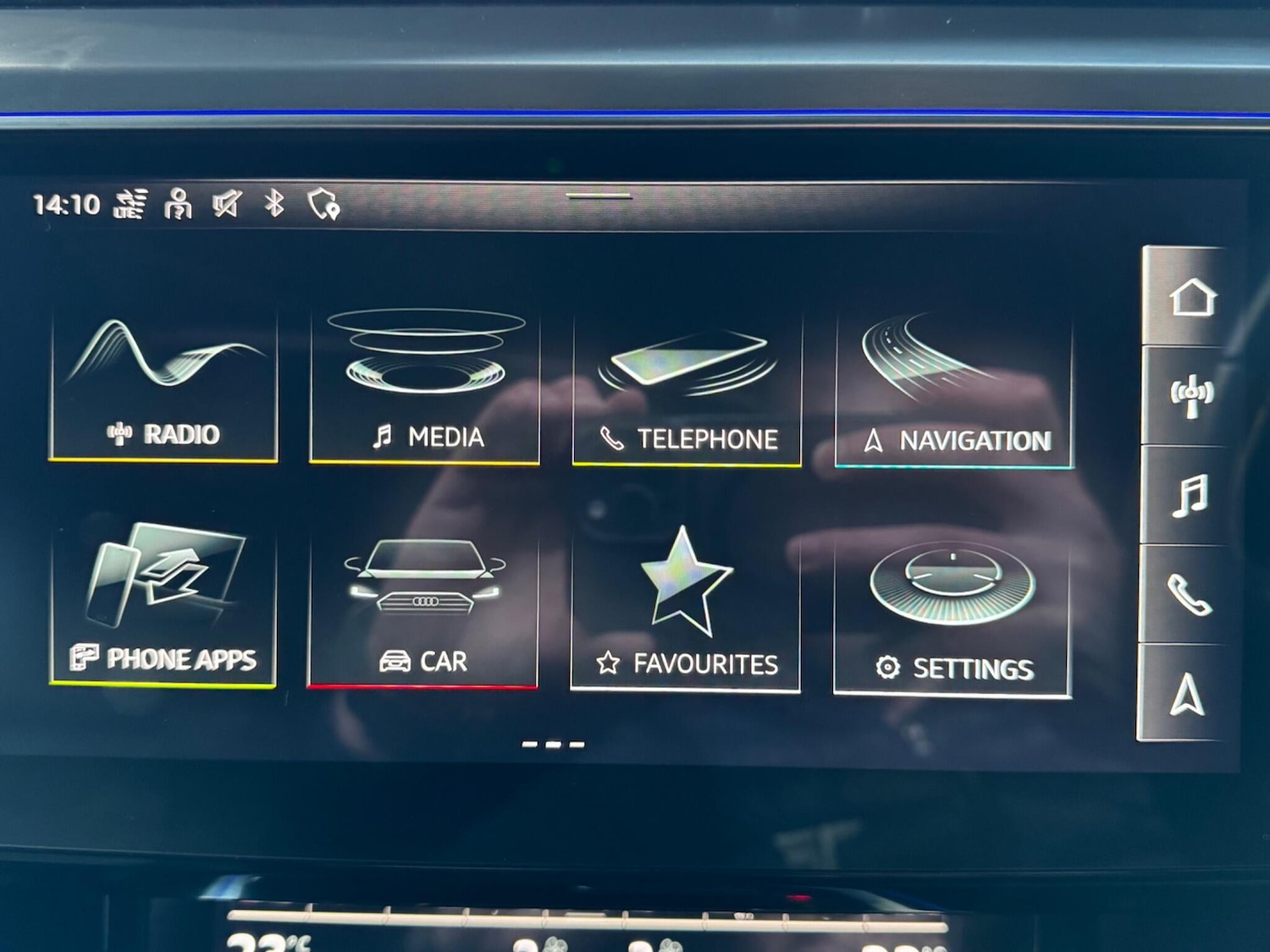Image resolution: width=1270 pixels, height=952 pixels.
Task: Select the page indicator dashes below the tiles
Action: click(x=553, y=745)
